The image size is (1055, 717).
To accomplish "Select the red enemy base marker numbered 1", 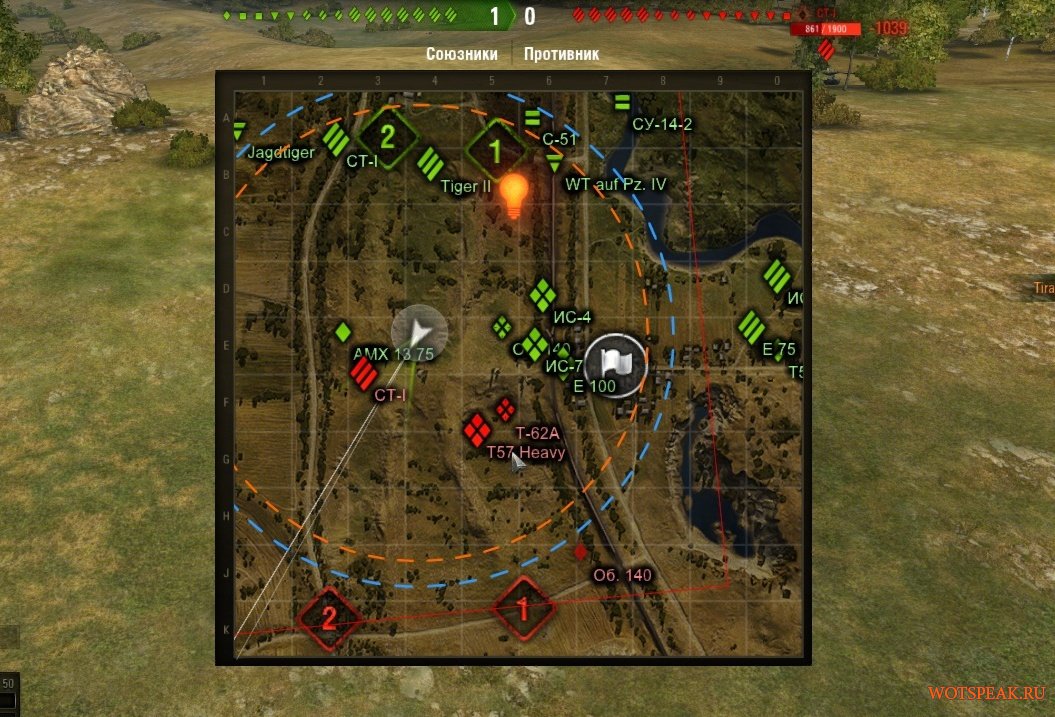I will click(522, 607).
